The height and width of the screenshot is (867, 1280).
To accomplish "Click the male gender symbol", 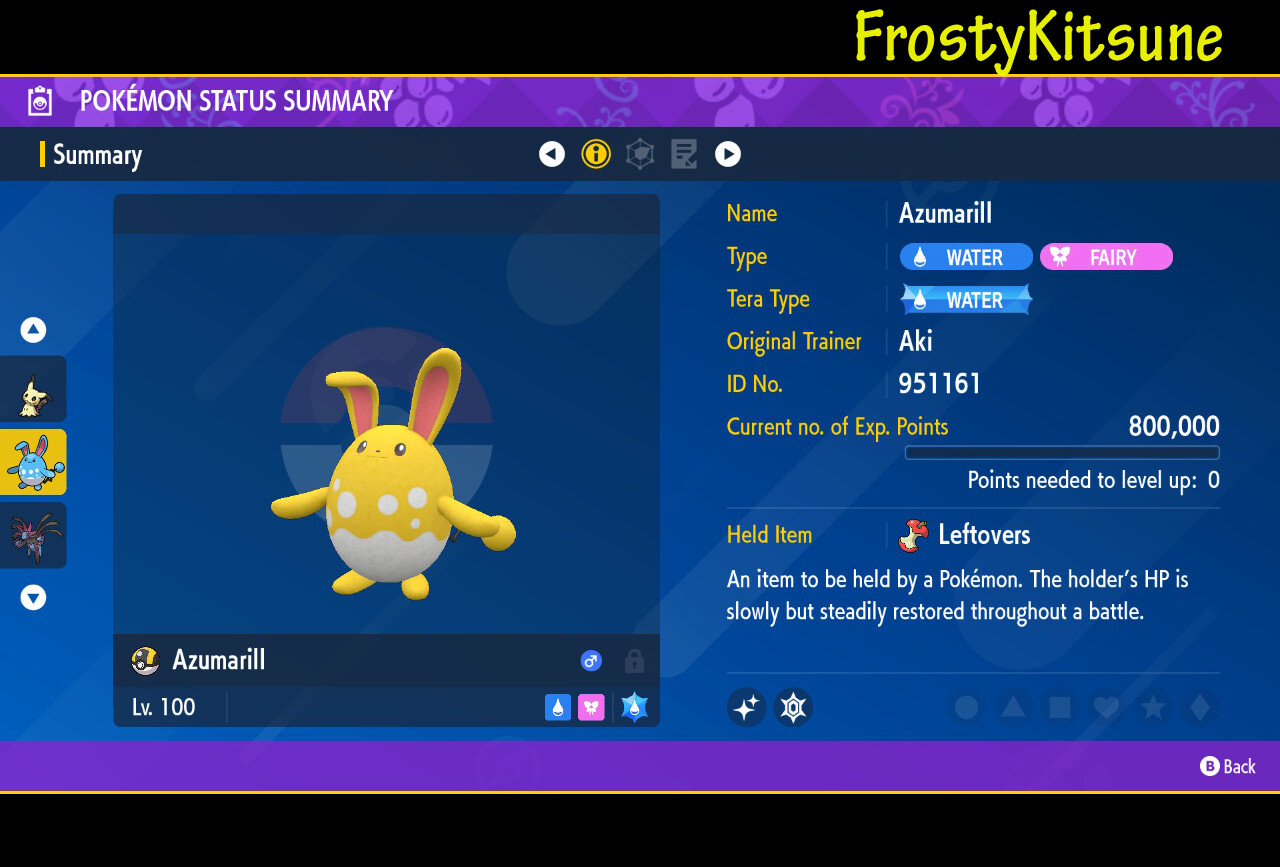I will pos(590,660).
